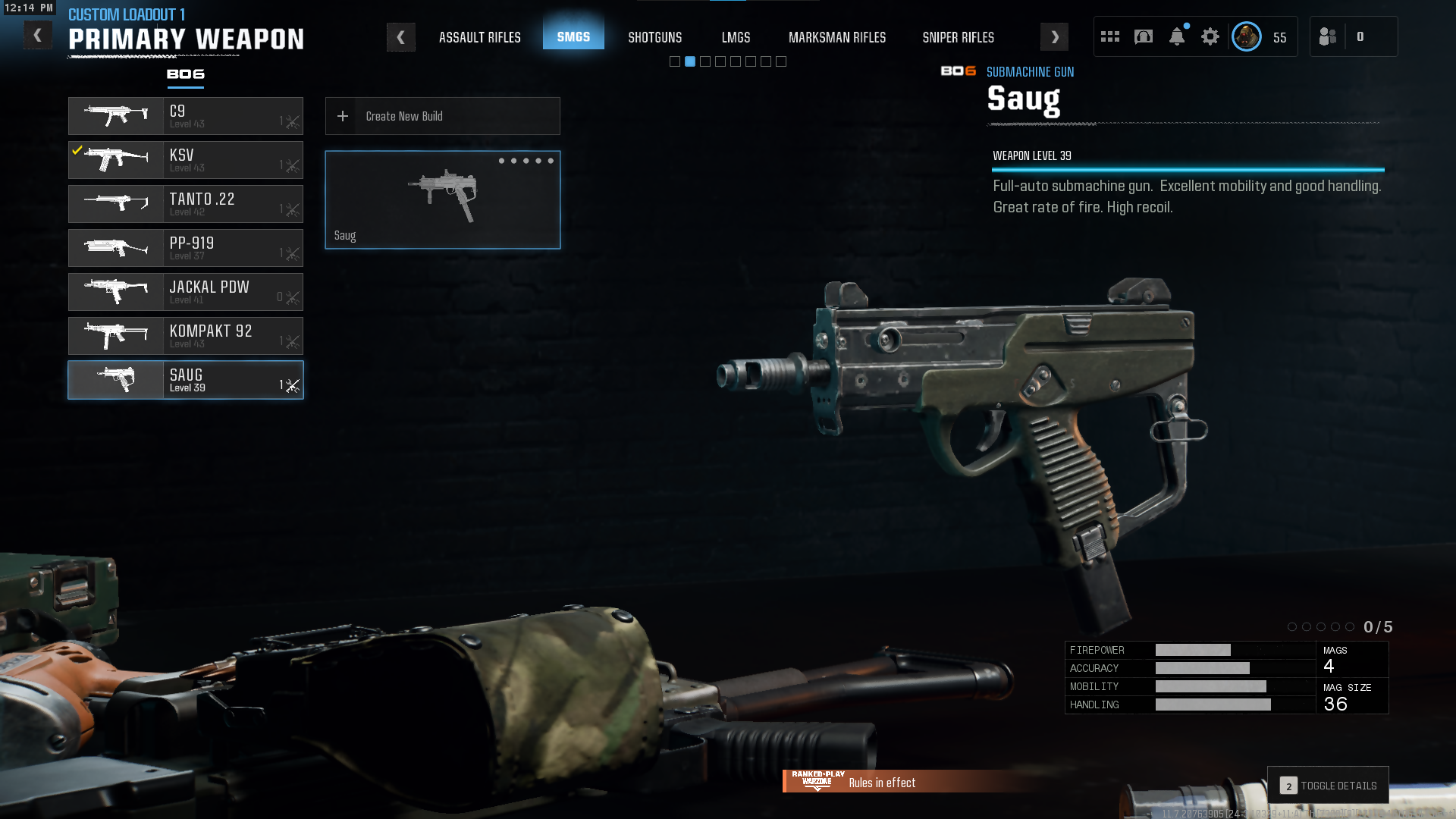This screenshot has width=1456, height=819.
Task: Select the KSV weapon row
Action: [186, 160]
